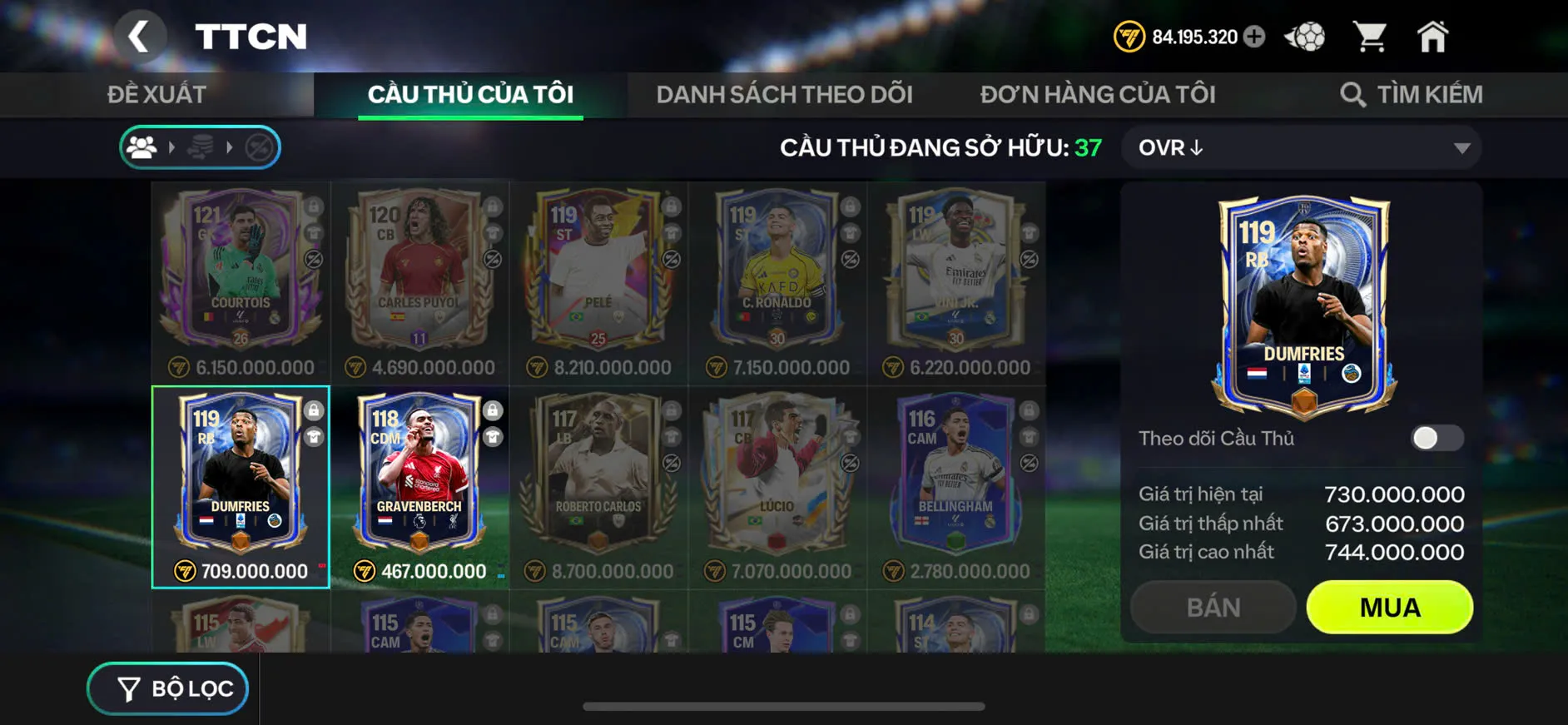Screen dimensions: 1568x725
Task: Click the crossed-out percent filter icon
Action: (258, 147)
